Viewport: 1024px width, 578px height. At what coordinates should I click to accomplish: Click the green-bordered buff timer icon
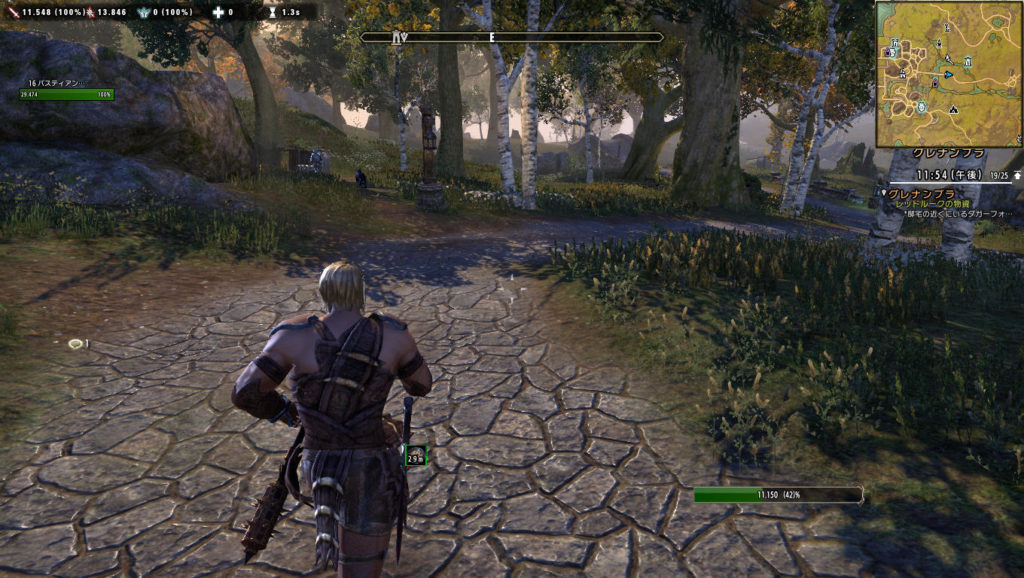click(x=415, y=457)
